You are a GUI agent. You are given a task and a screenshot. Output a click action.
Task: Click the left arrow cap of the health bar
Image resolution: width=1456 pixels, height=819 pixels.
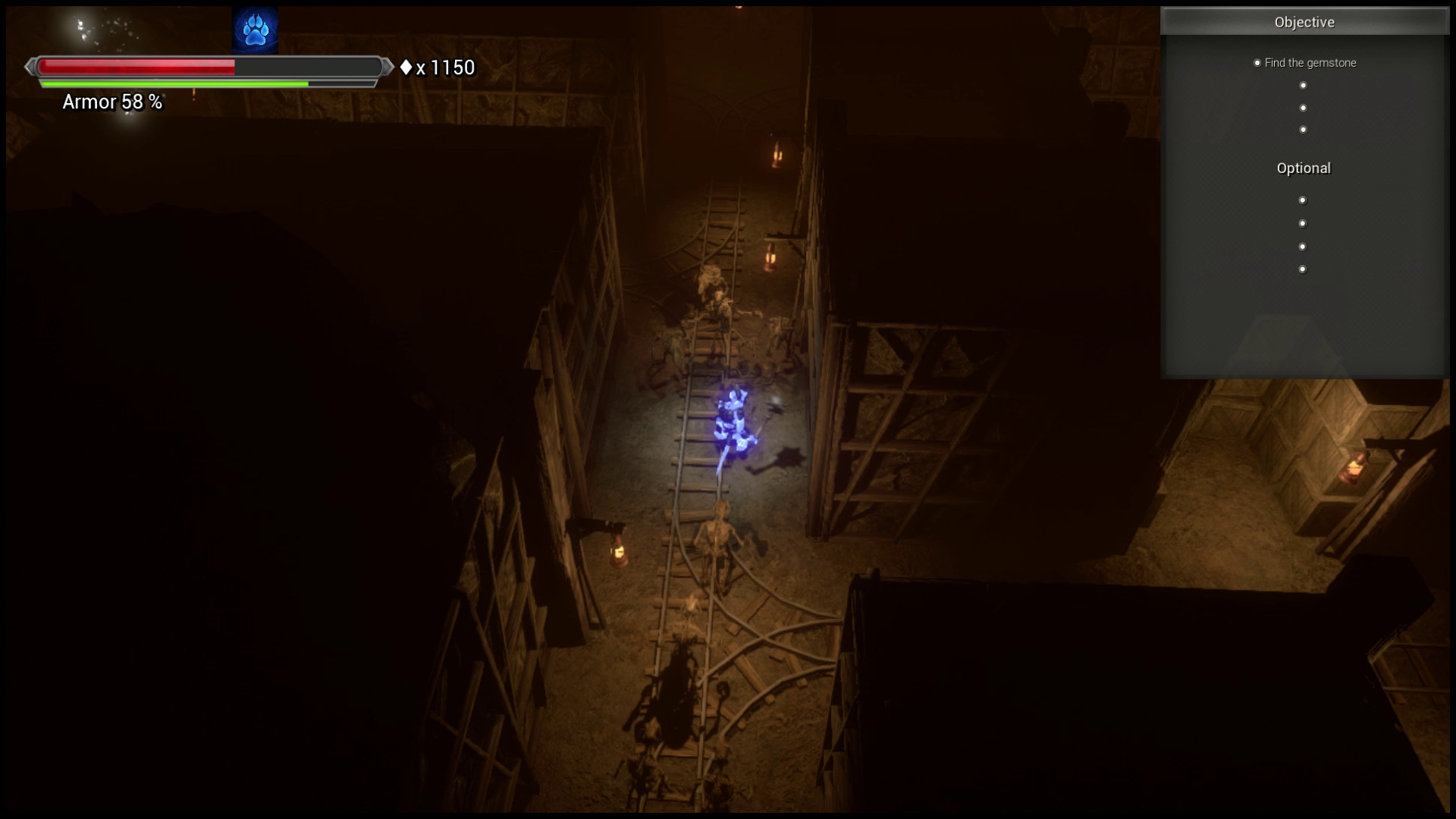[x=30, y=67]
